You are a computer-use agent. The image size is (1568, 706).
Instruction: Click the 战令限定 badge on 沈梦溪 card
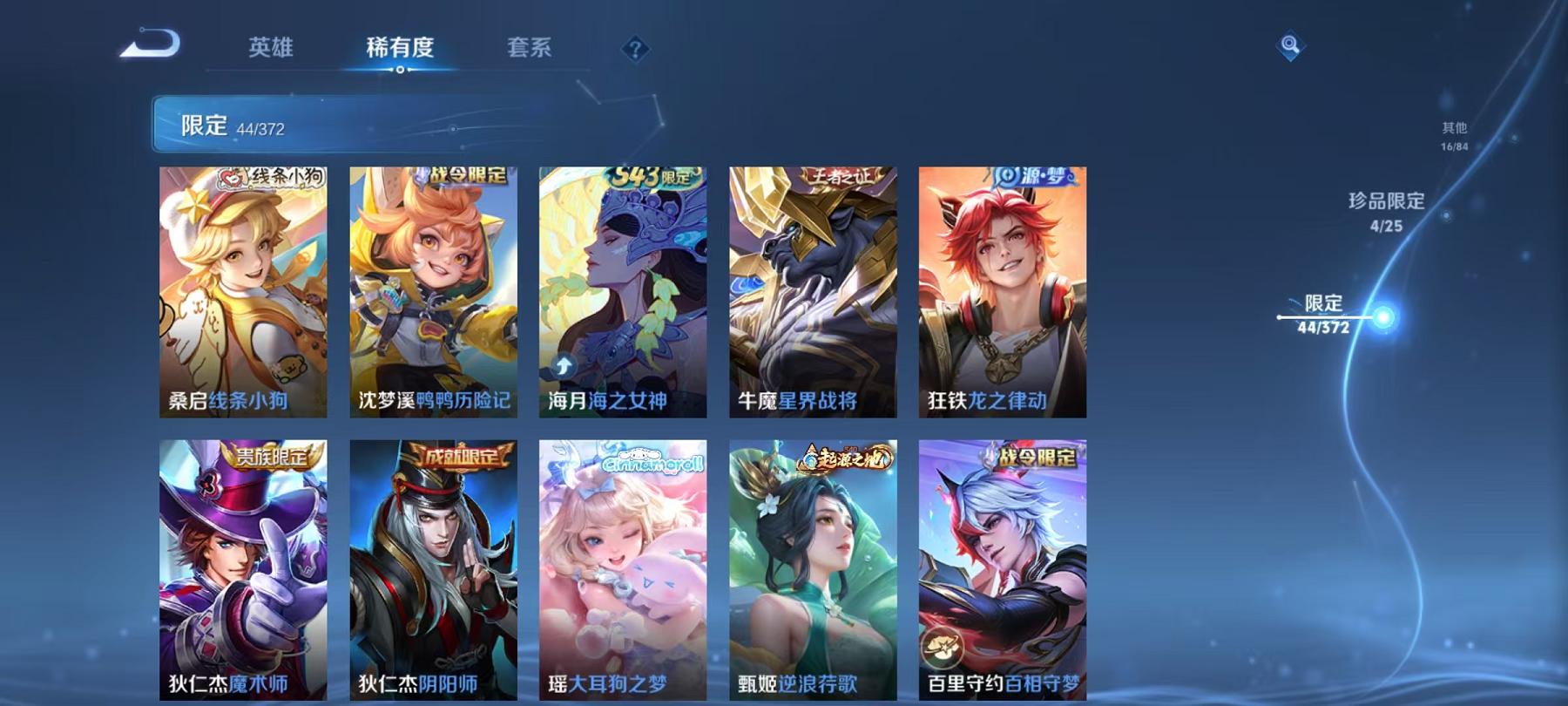tap(466, 177)
